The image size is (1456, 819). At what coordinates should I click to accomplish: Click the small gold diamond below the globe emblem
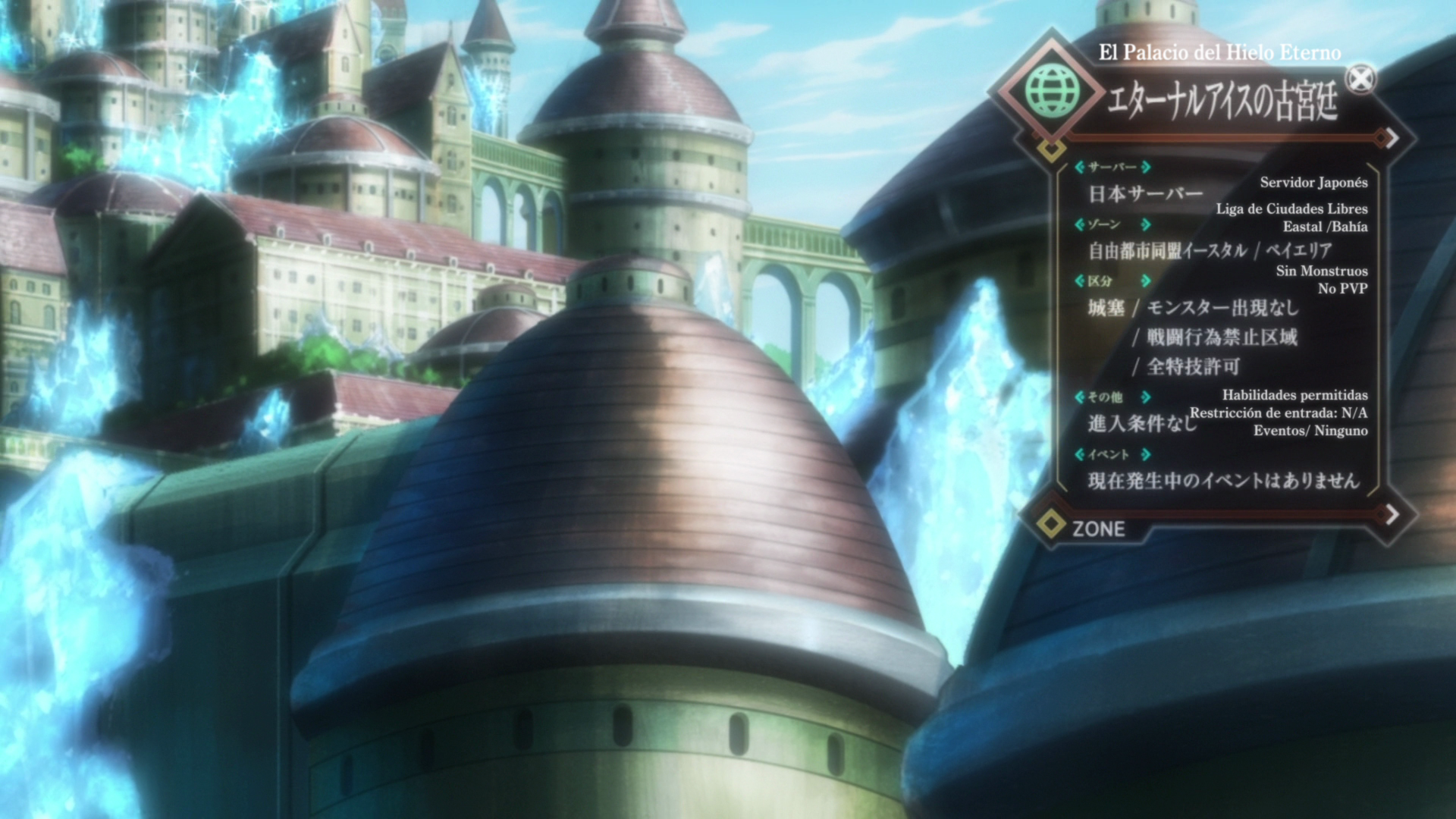pyautogui.click(x=1051, y=149)
